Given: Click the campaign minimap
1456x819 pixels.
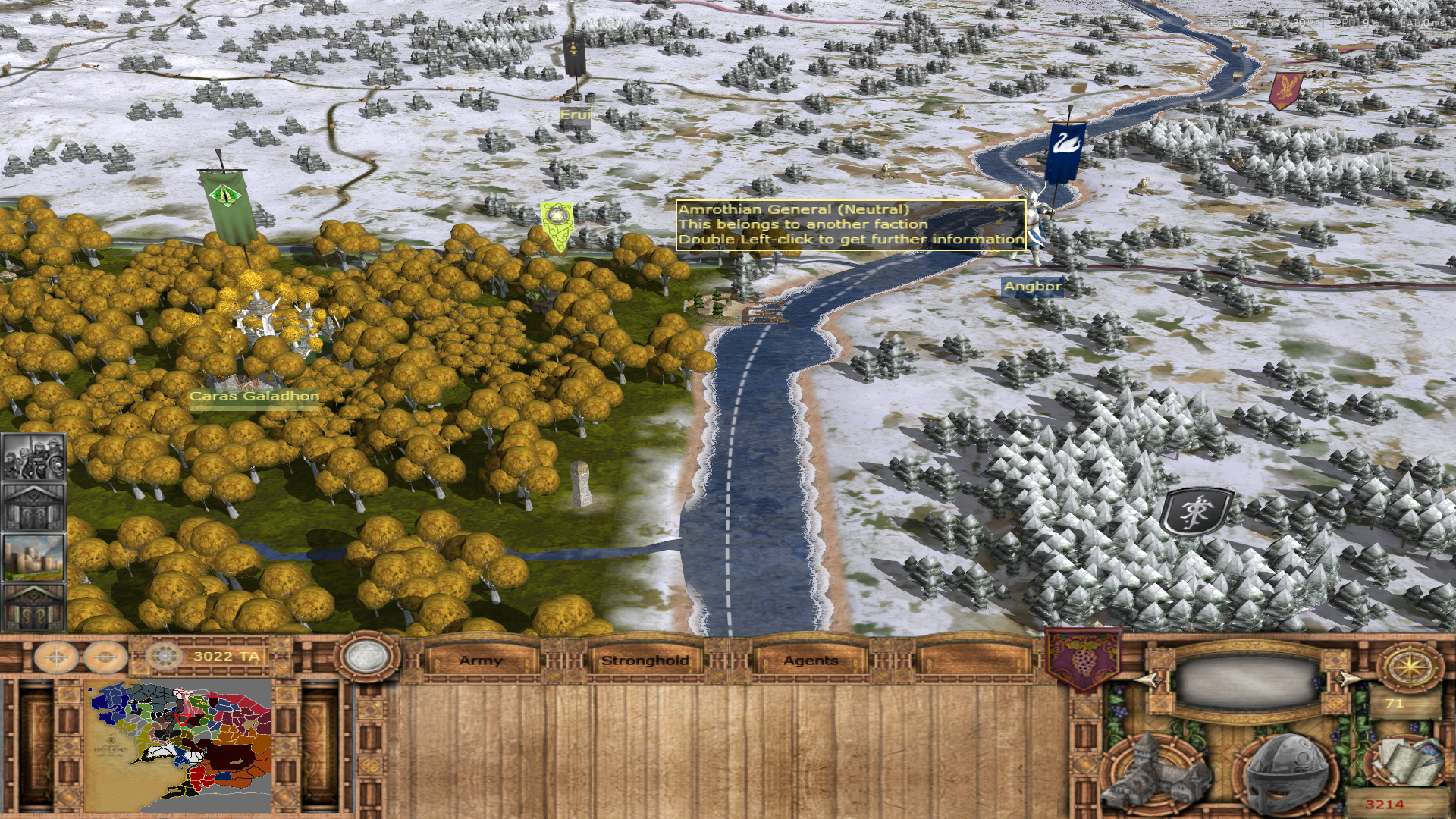Looking at the screenshot, I should click(179, 747).
